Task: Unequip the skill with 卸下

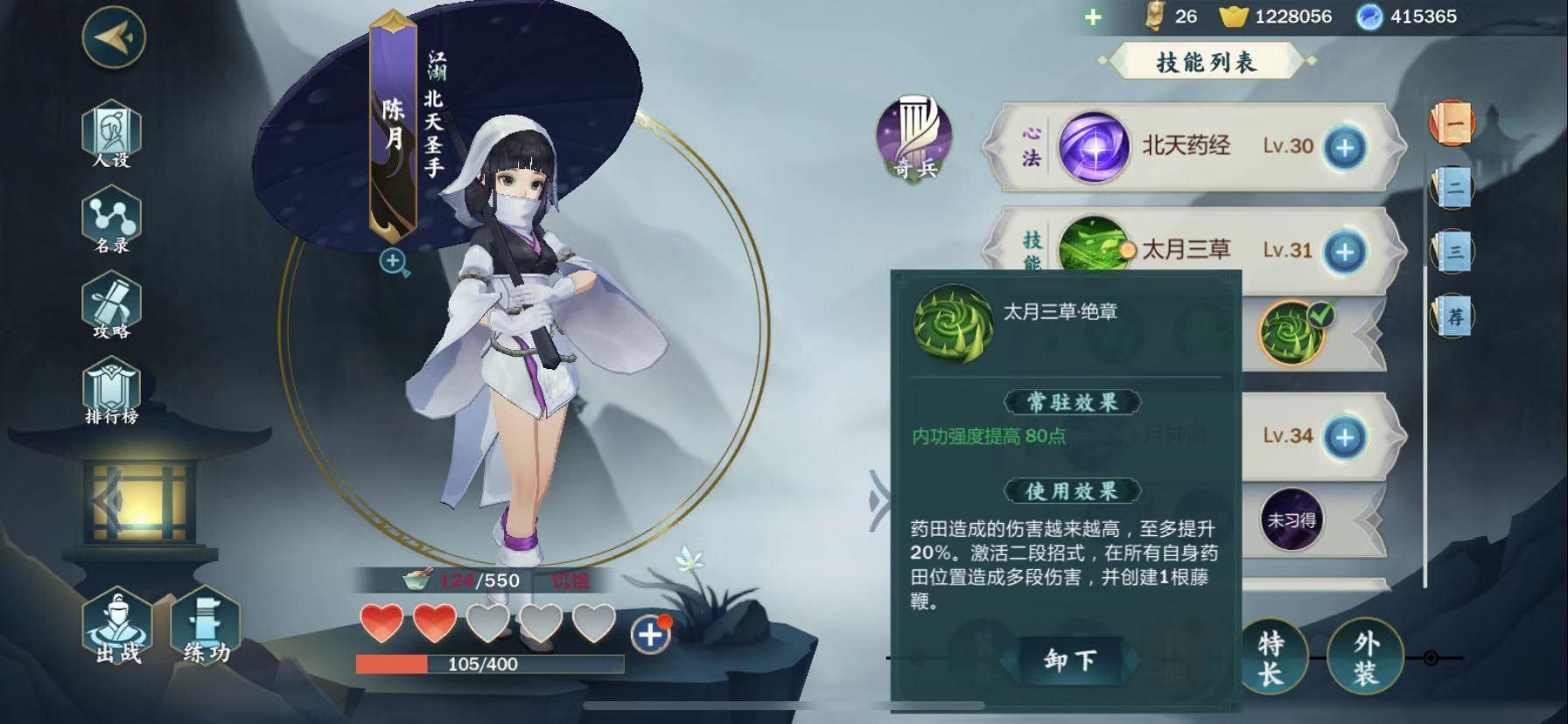Action: click(x=1069, y=660)
